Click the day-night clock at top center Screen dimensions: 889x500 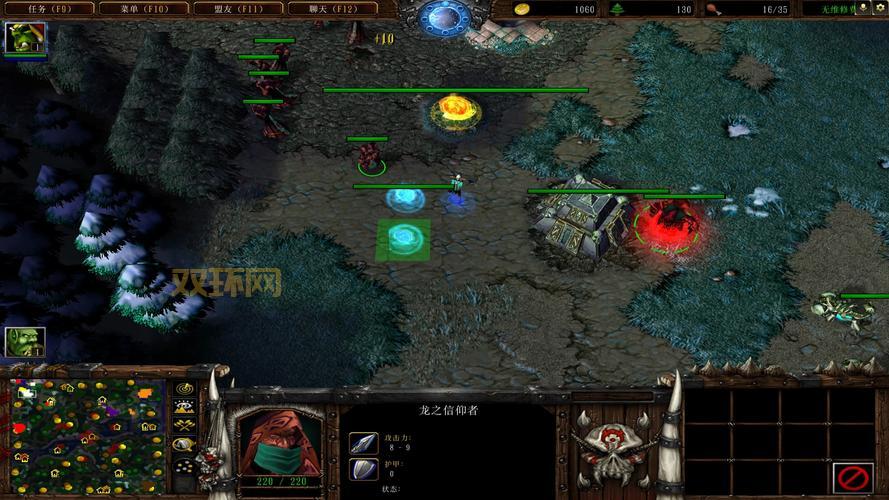click(444, 16)
